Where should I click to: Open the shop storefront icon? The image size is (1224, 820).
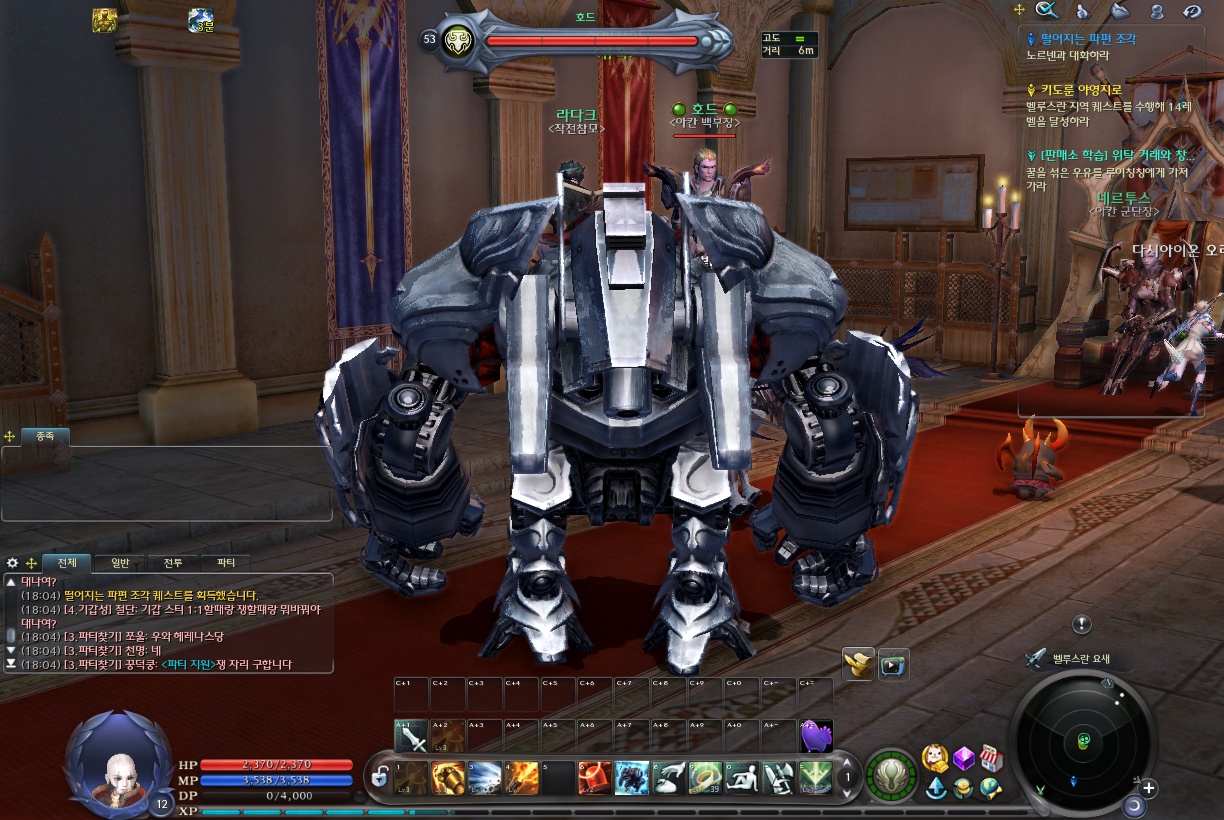coord(990,758)
